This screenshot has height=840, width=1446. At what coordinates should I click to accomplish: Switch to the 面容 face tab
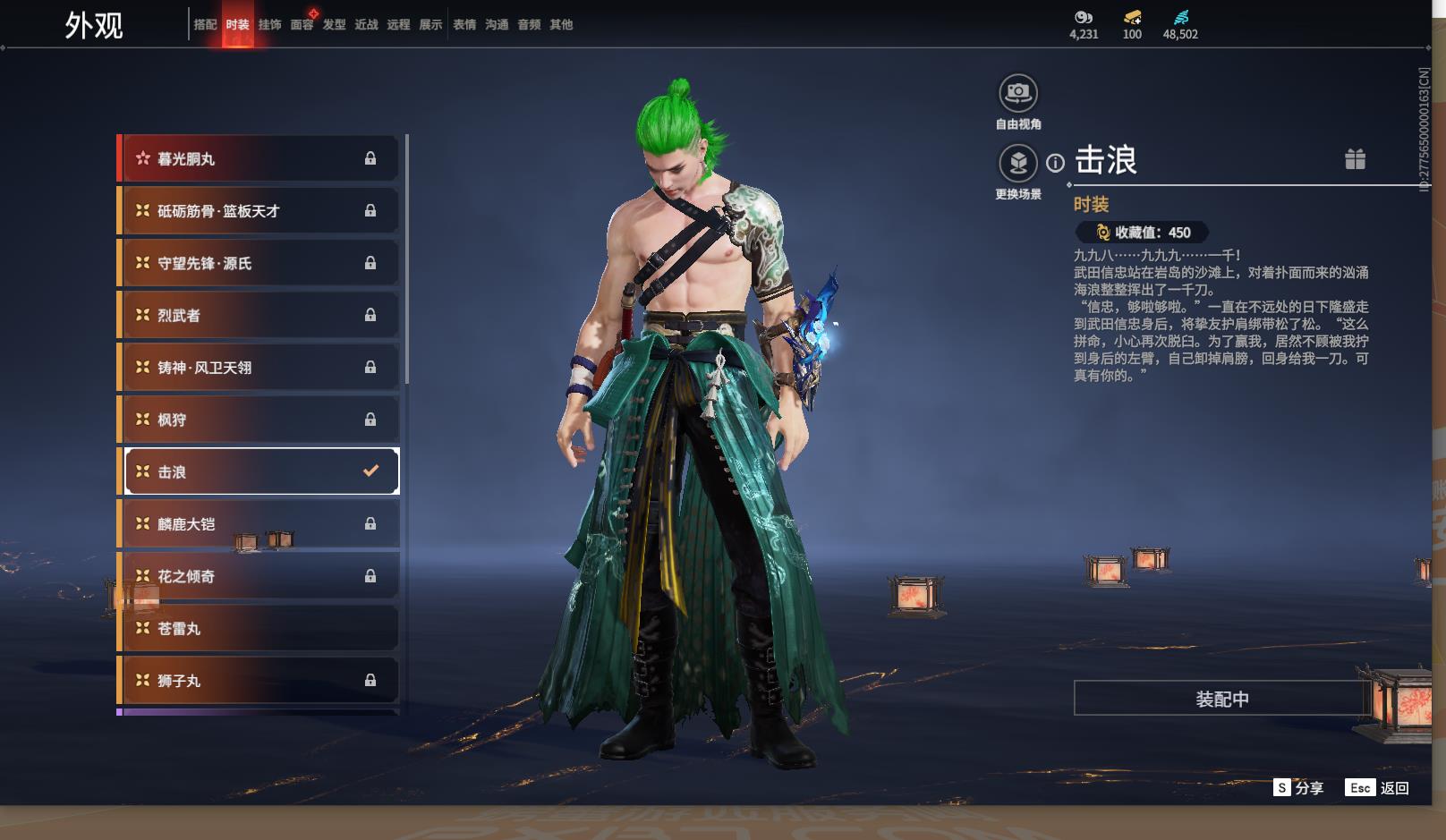(302, 25)
